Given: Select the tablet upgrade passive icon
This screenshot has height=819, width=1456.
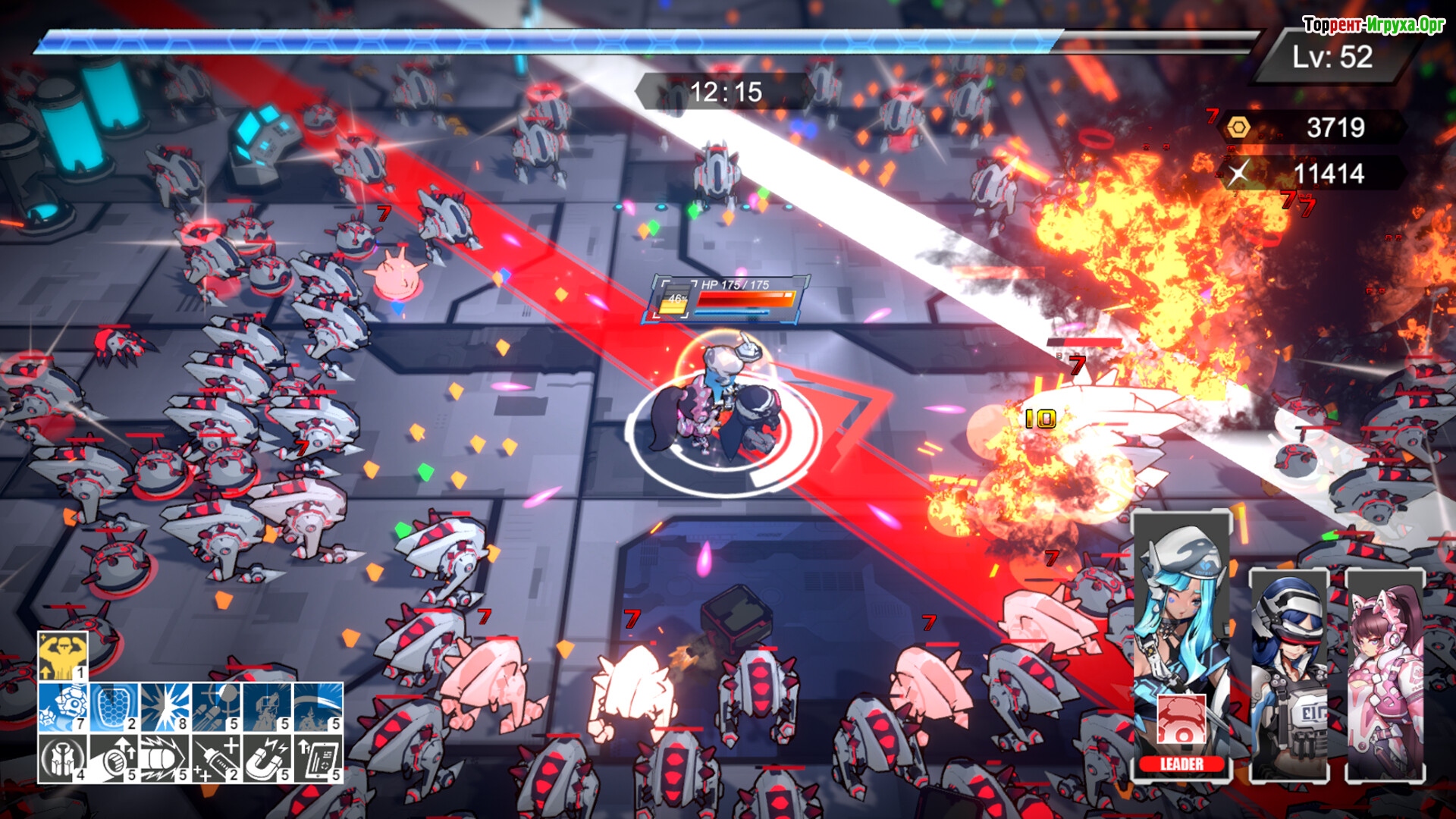Looking at the screenshot, I should [x=318, y=758].
